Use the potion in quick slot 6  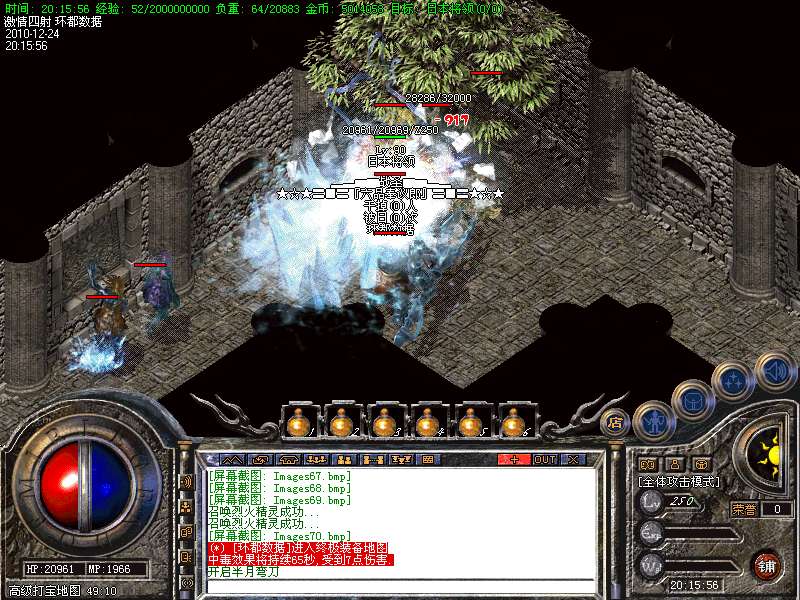516,425
